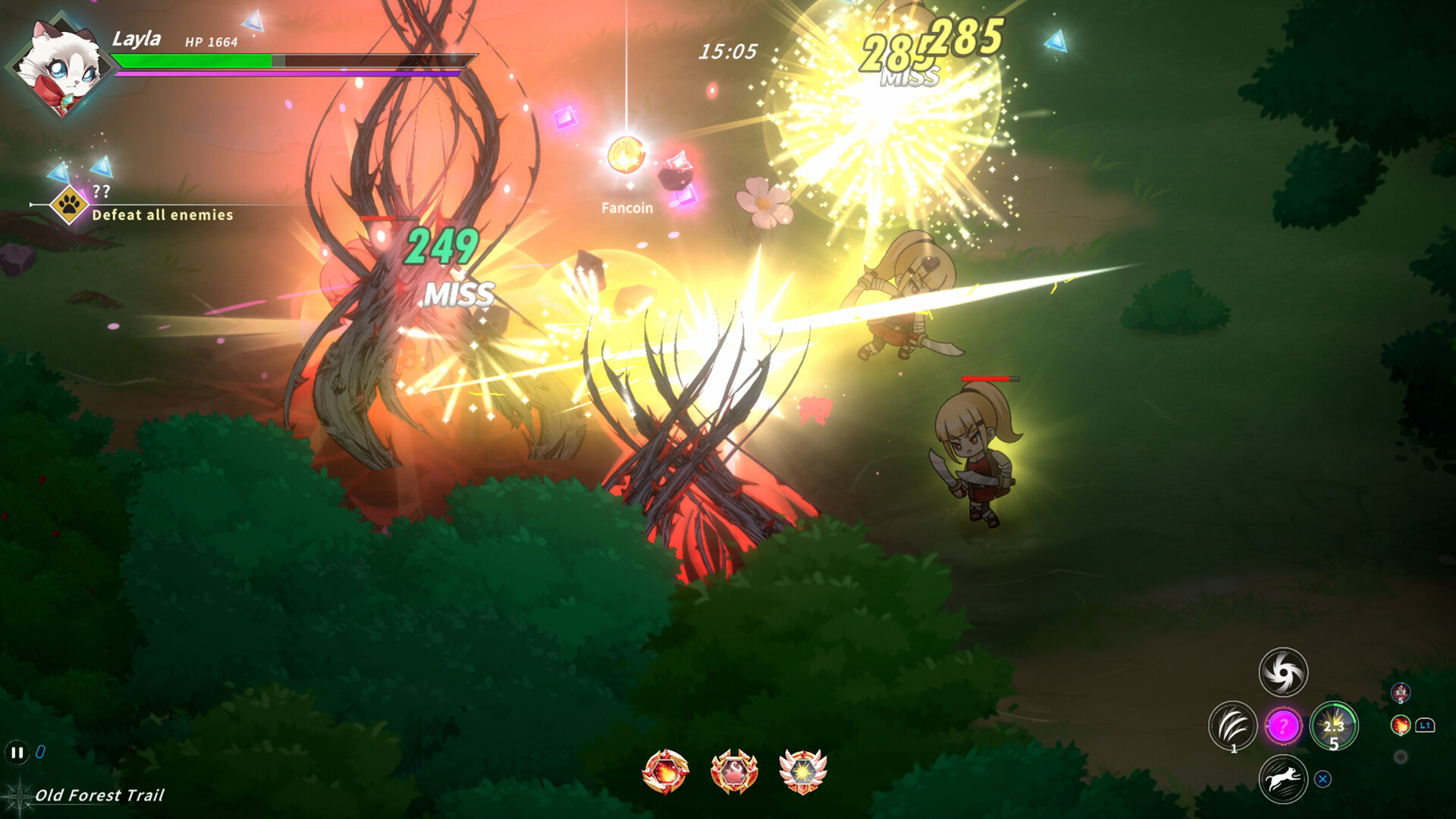1456x819 pixels.
Task: Use the claw slash attack skill
Action: click(1232, 726)
